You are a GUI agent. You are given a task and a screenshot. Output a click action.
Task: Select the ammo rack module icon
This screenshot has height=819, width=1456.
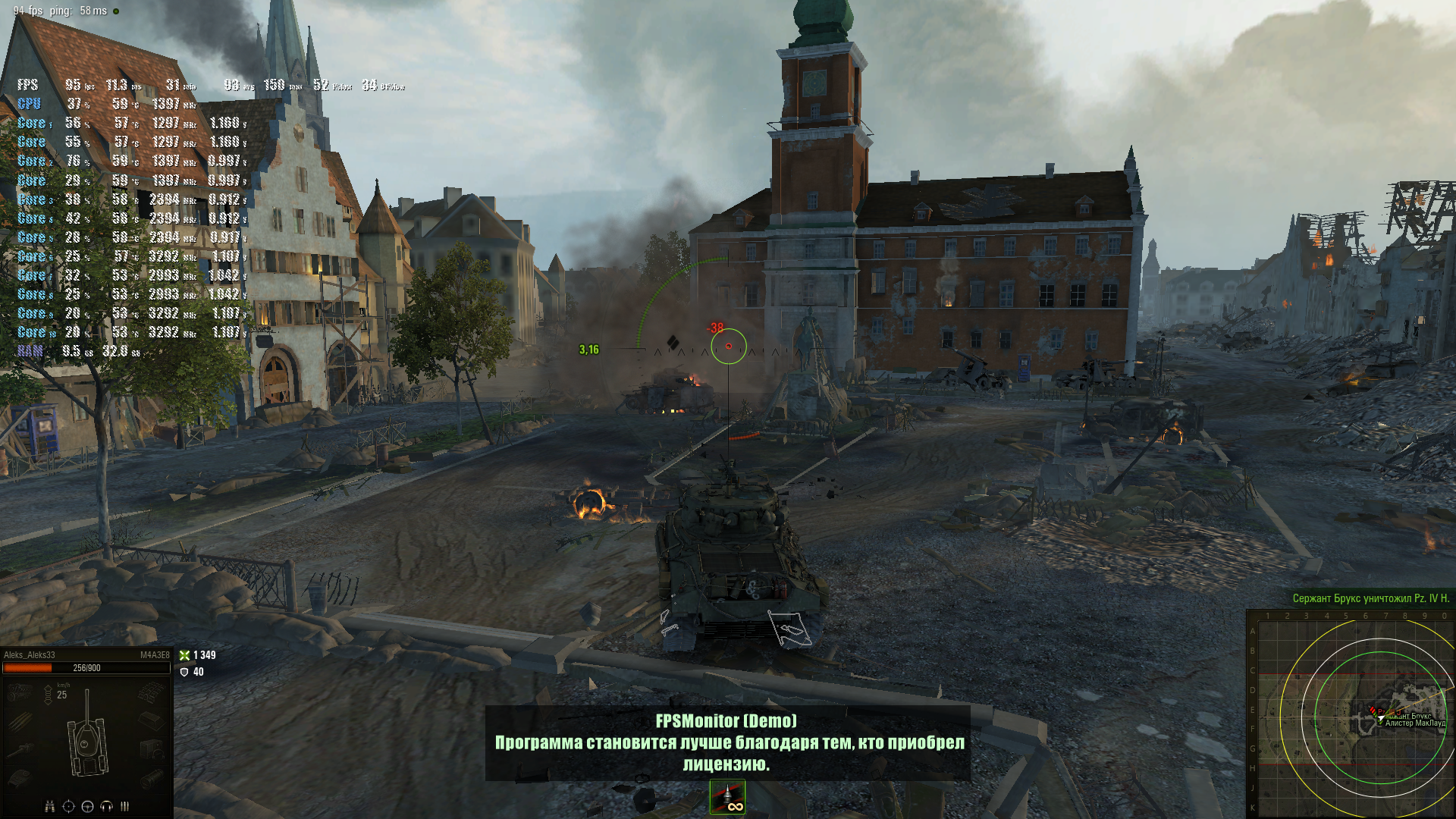20,721
